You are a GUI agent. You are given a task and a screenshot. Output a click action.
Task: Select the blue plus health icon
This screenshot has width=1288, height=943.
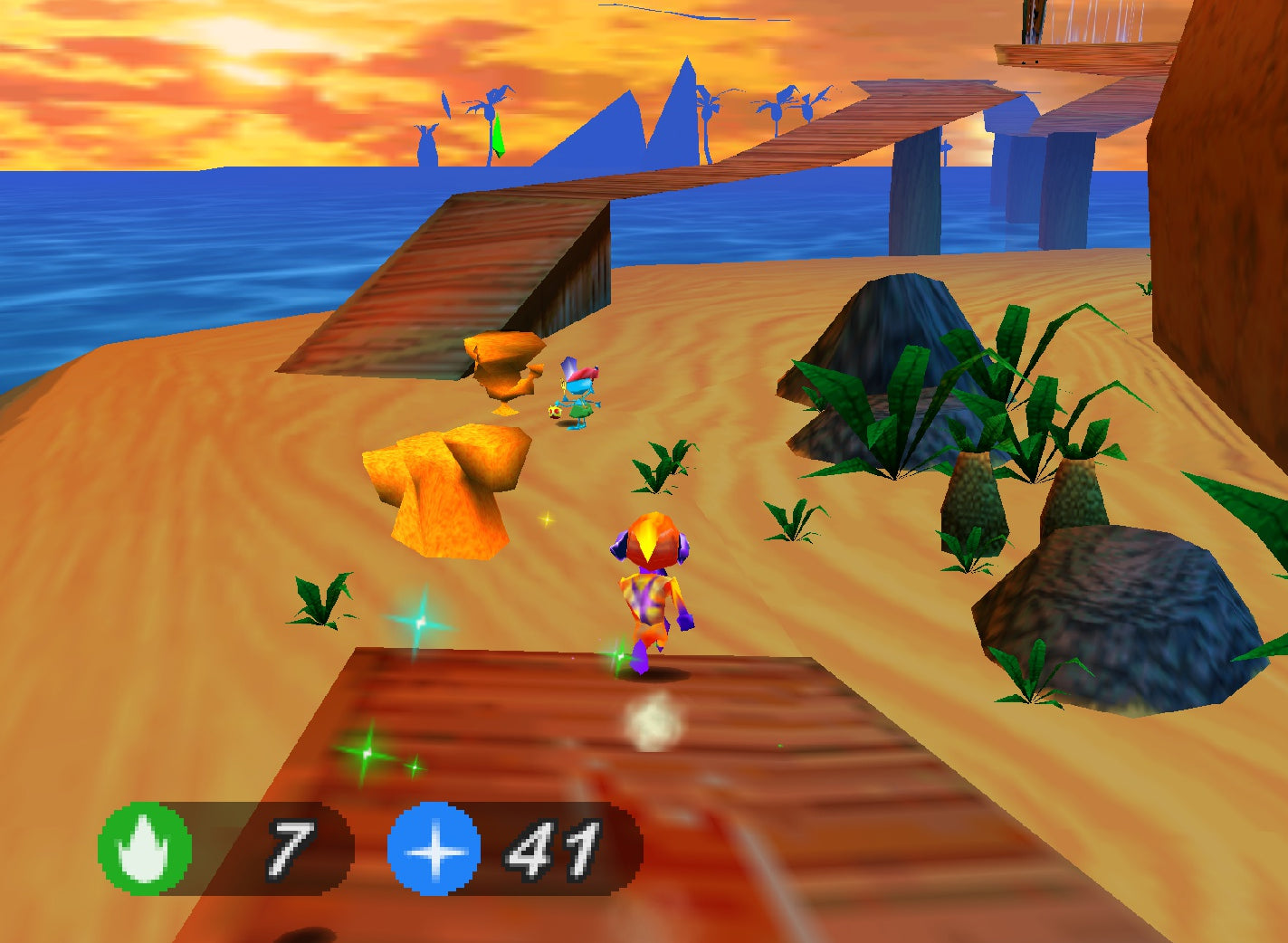(434, 850)
